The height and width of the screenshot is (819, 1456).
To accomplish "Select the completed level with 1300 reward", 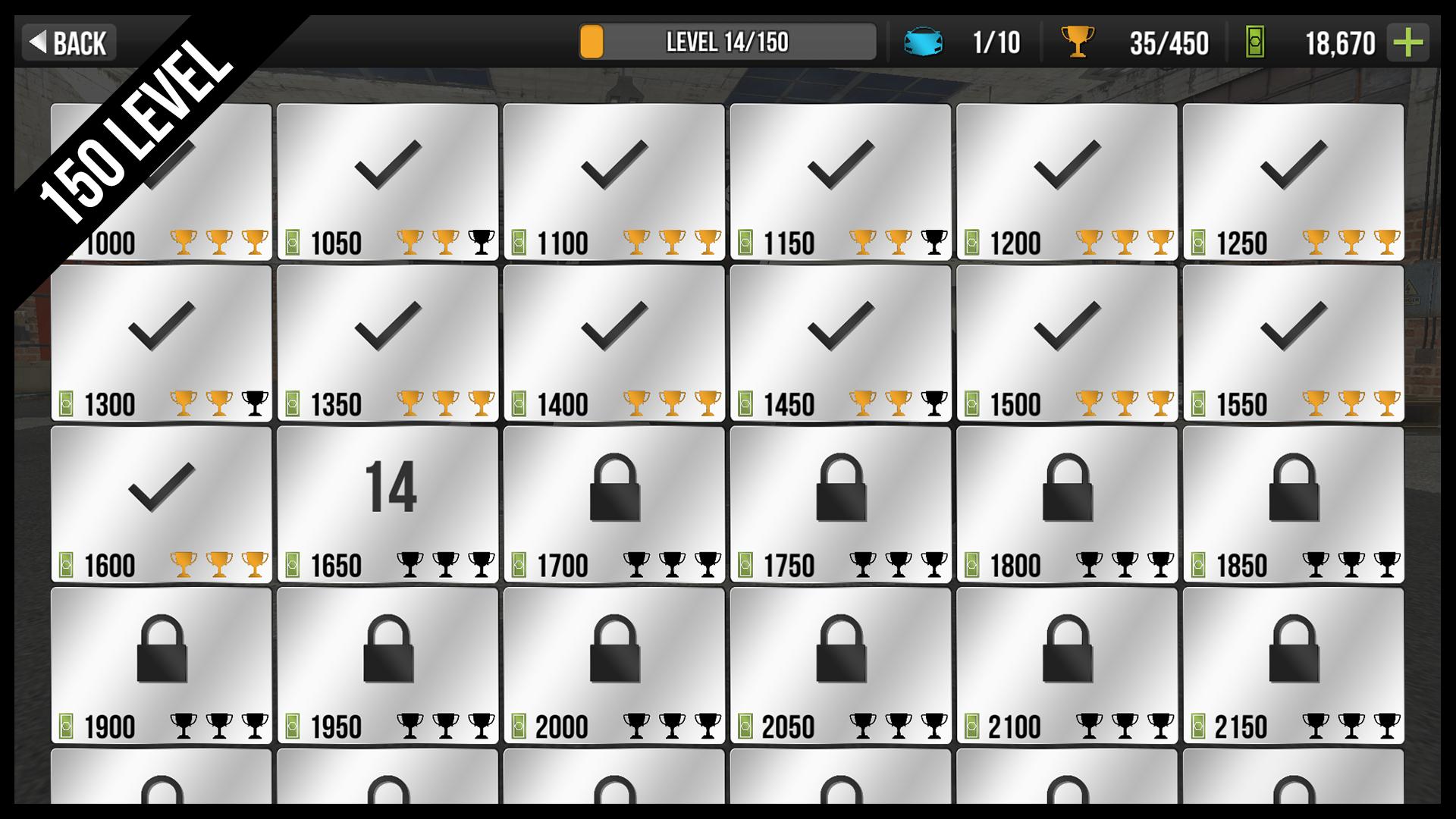I will click(161, 343).
